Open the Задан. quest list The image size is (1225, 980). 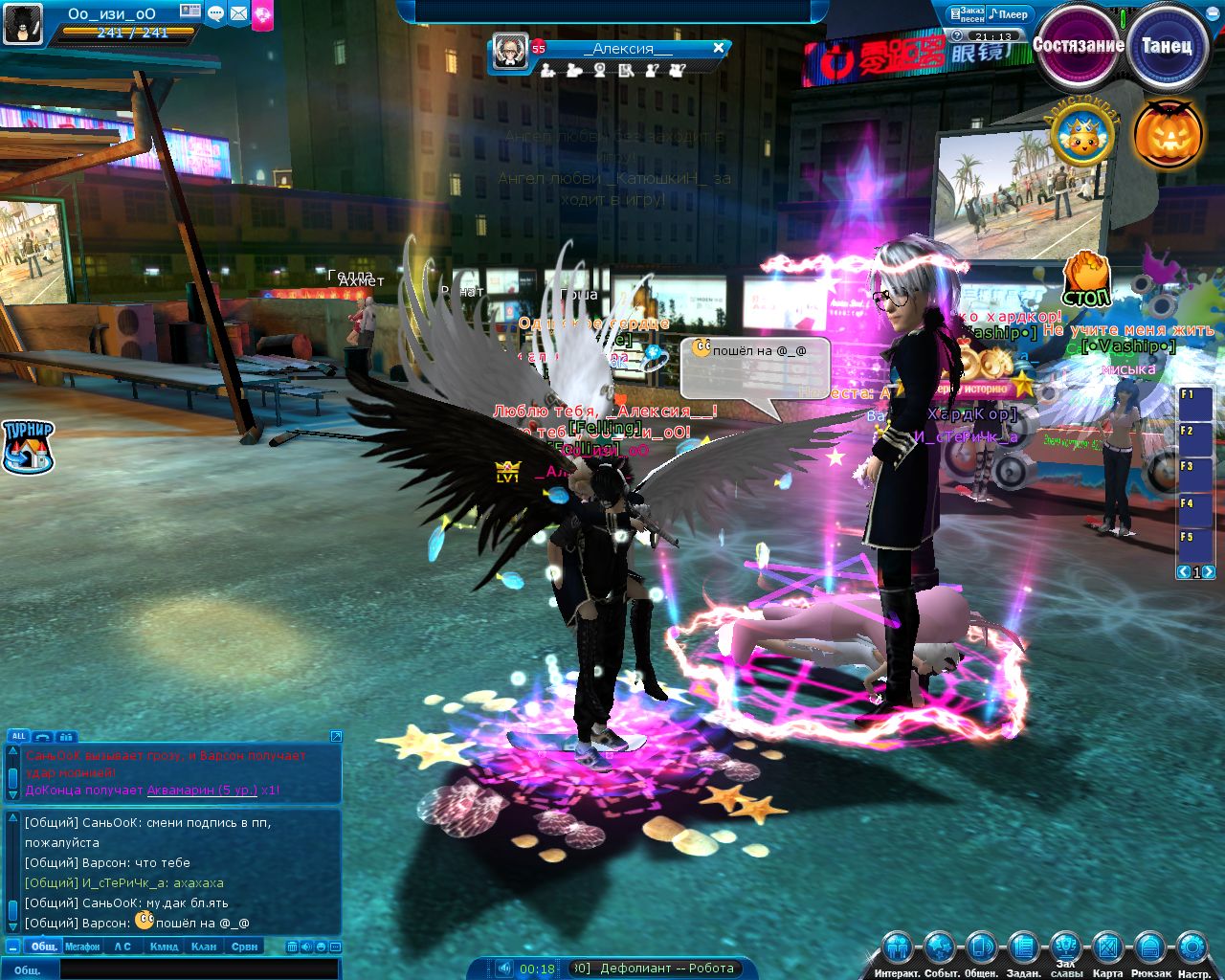point(1023,949)
